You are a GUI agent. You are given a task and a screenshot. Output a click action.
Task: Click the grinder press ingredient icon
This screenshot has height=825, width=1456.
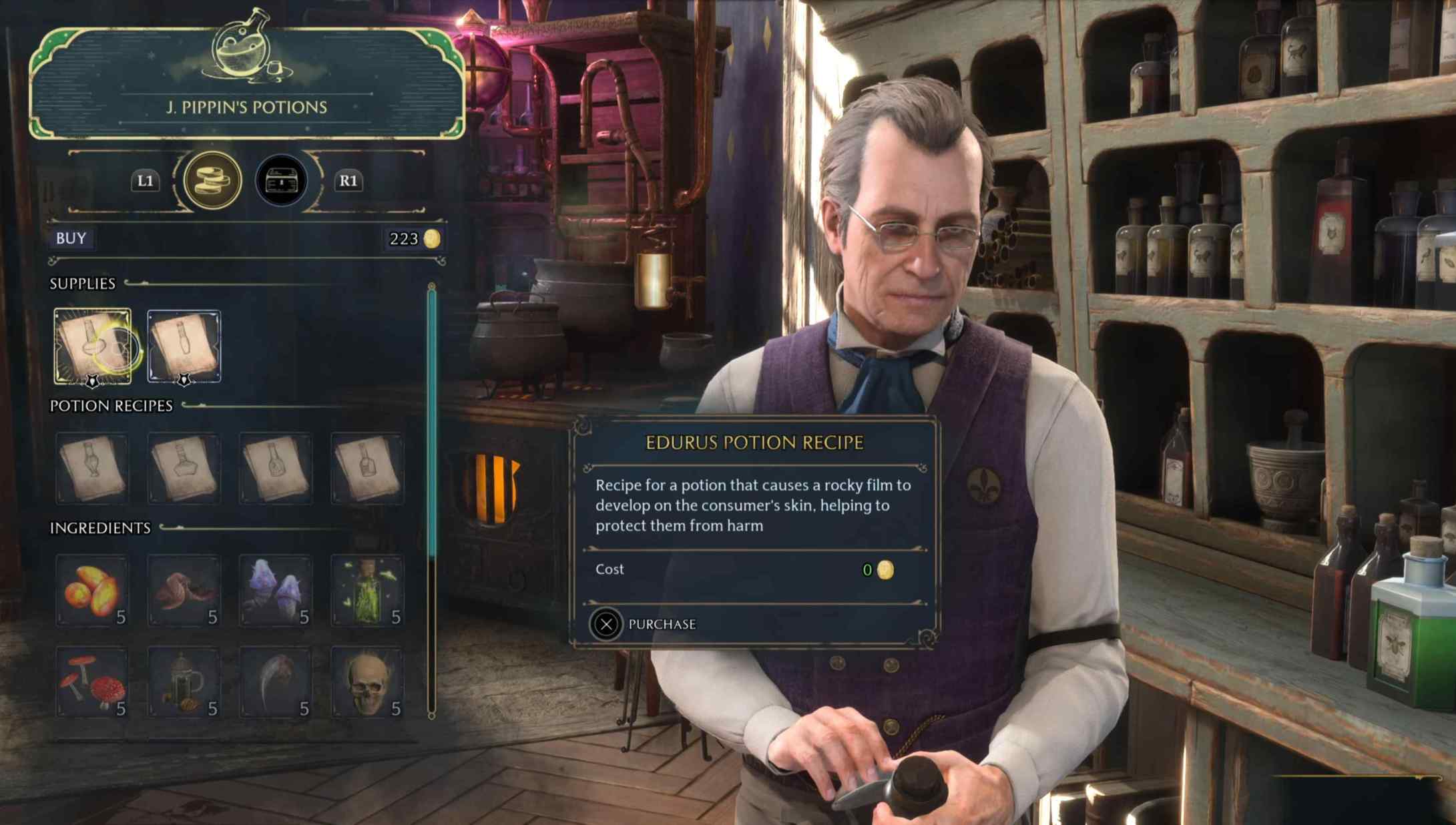click(184, 681)
